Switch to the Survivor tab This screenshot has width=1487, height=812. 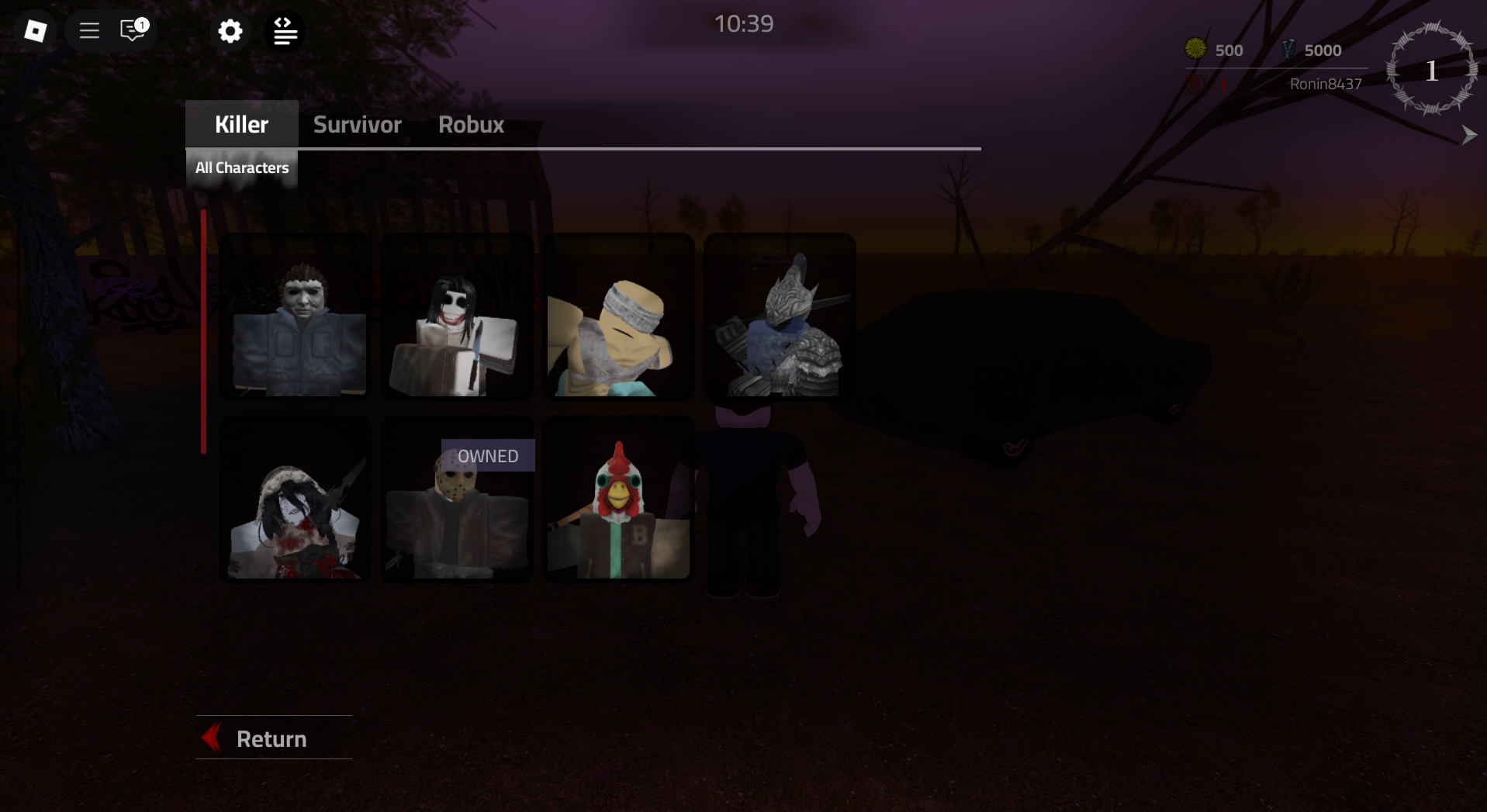(x=357, y=124)
